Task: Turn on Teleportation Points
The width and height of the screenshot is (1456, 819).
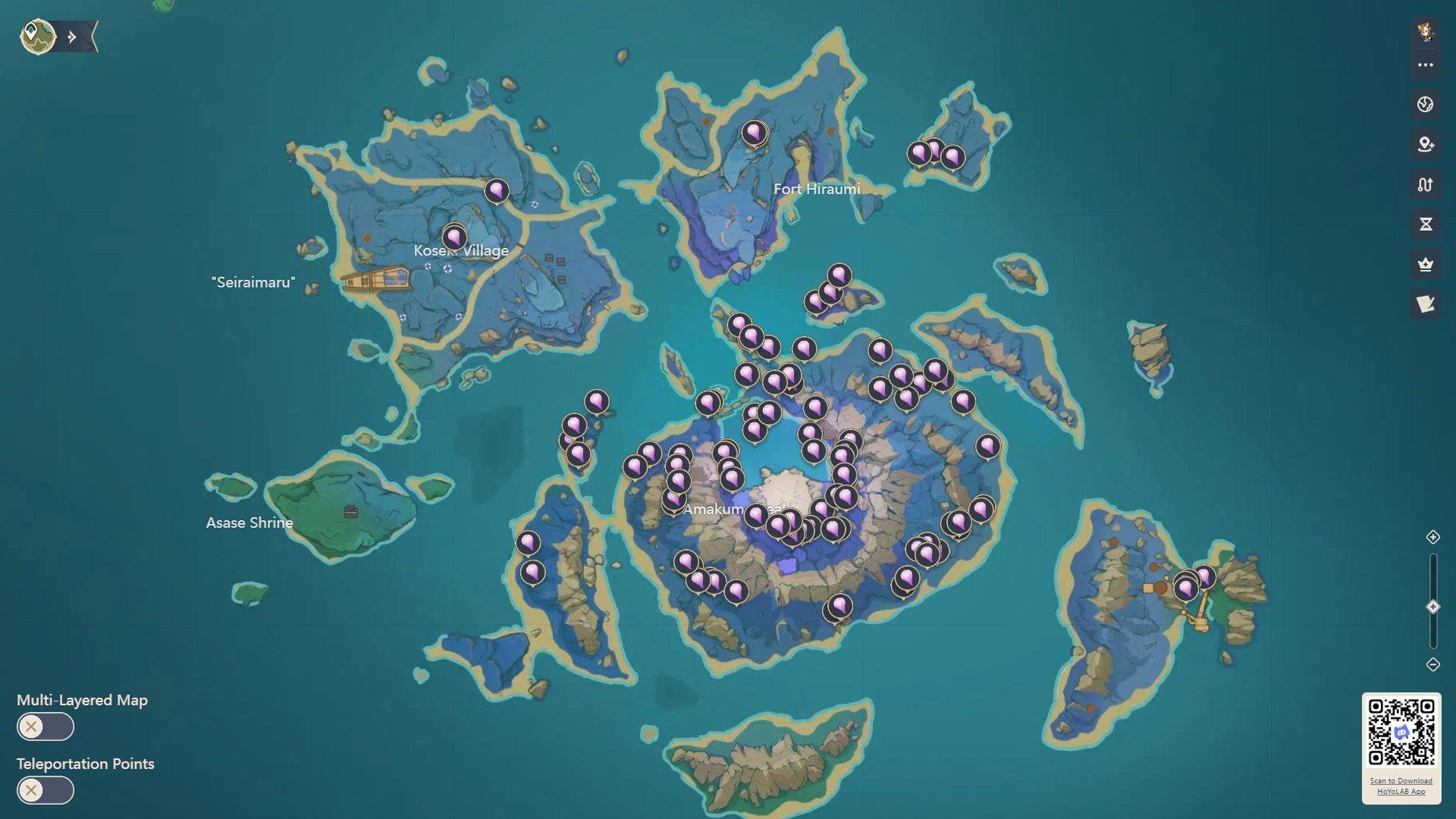Action: (45, 791)
